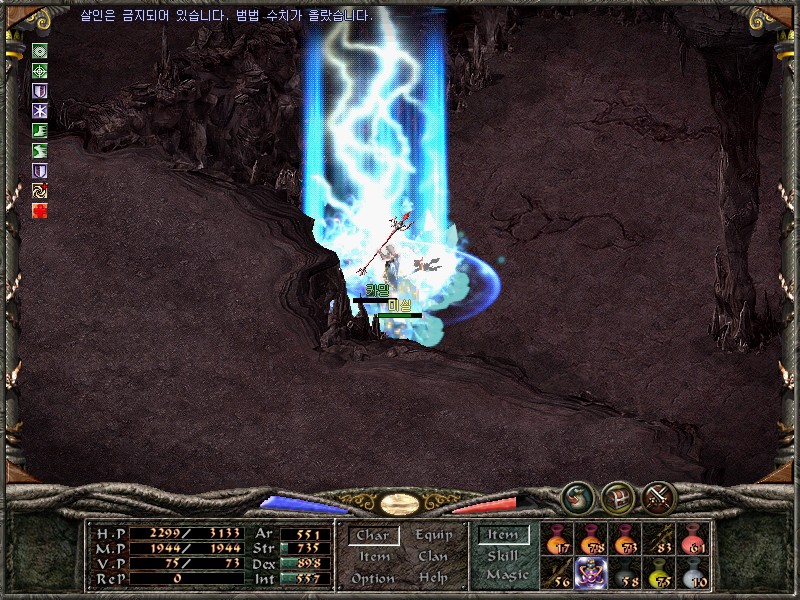Use the dark potion with count 58
The image size is (800, 600).
click(x=625, y=573)
